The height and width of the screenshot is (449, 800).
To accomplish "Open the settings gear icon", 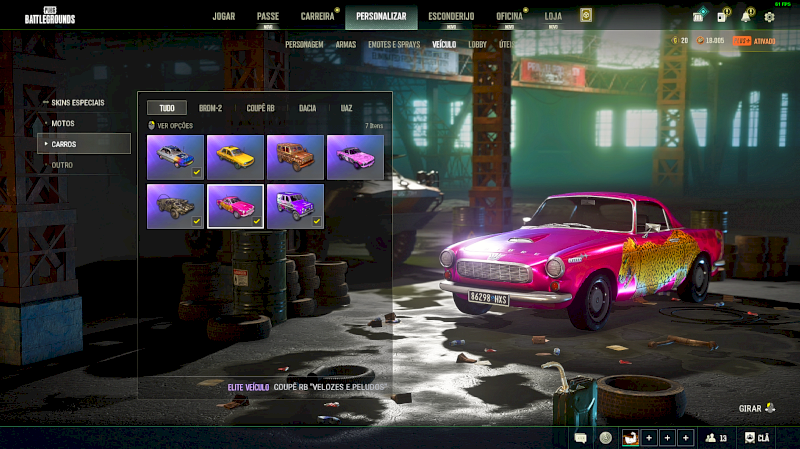I will coord(769,16).
